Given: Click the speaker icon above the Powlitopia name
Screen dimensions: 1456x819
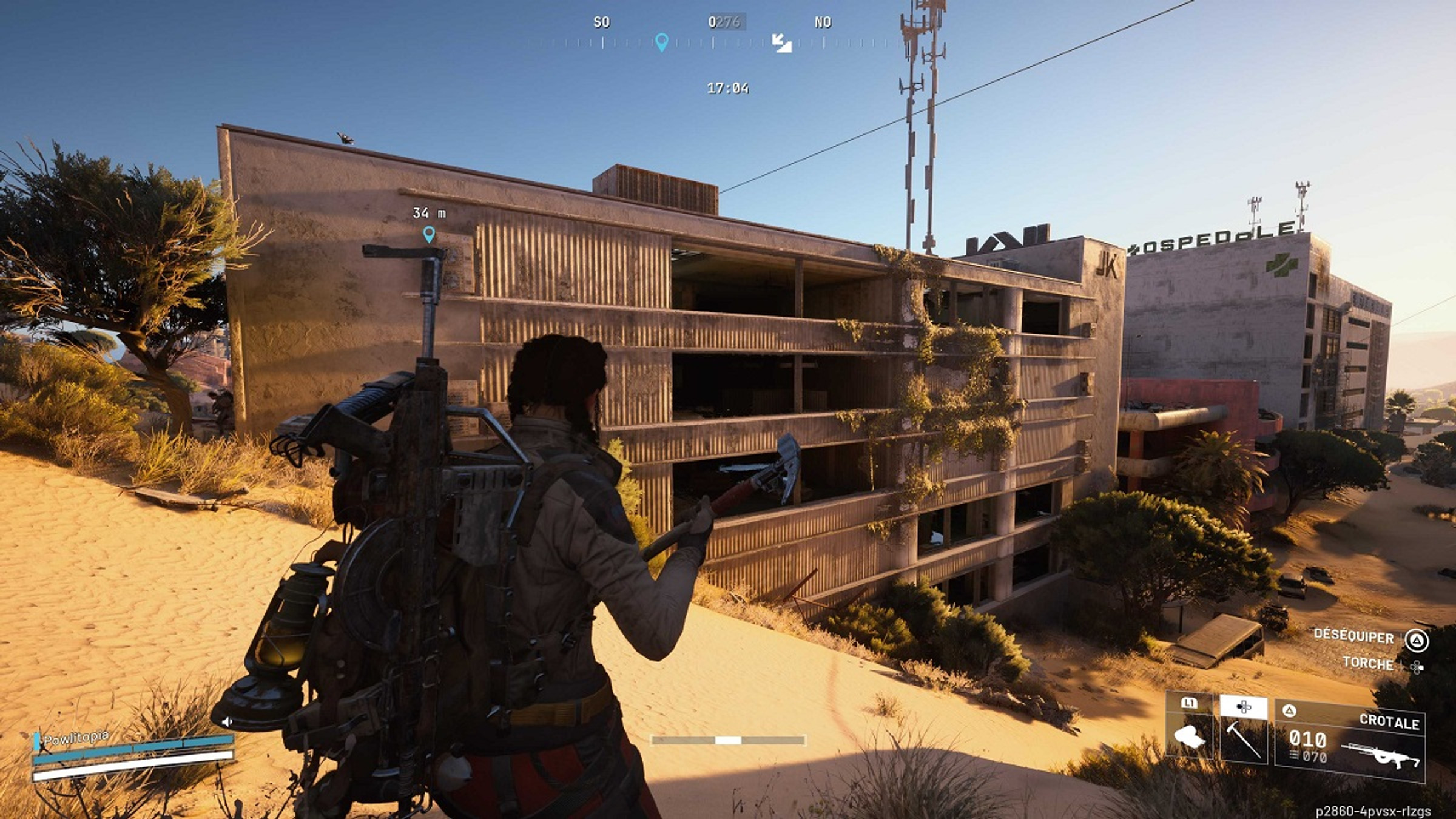Looking at the screenshot, I should [x=227, y=722].
